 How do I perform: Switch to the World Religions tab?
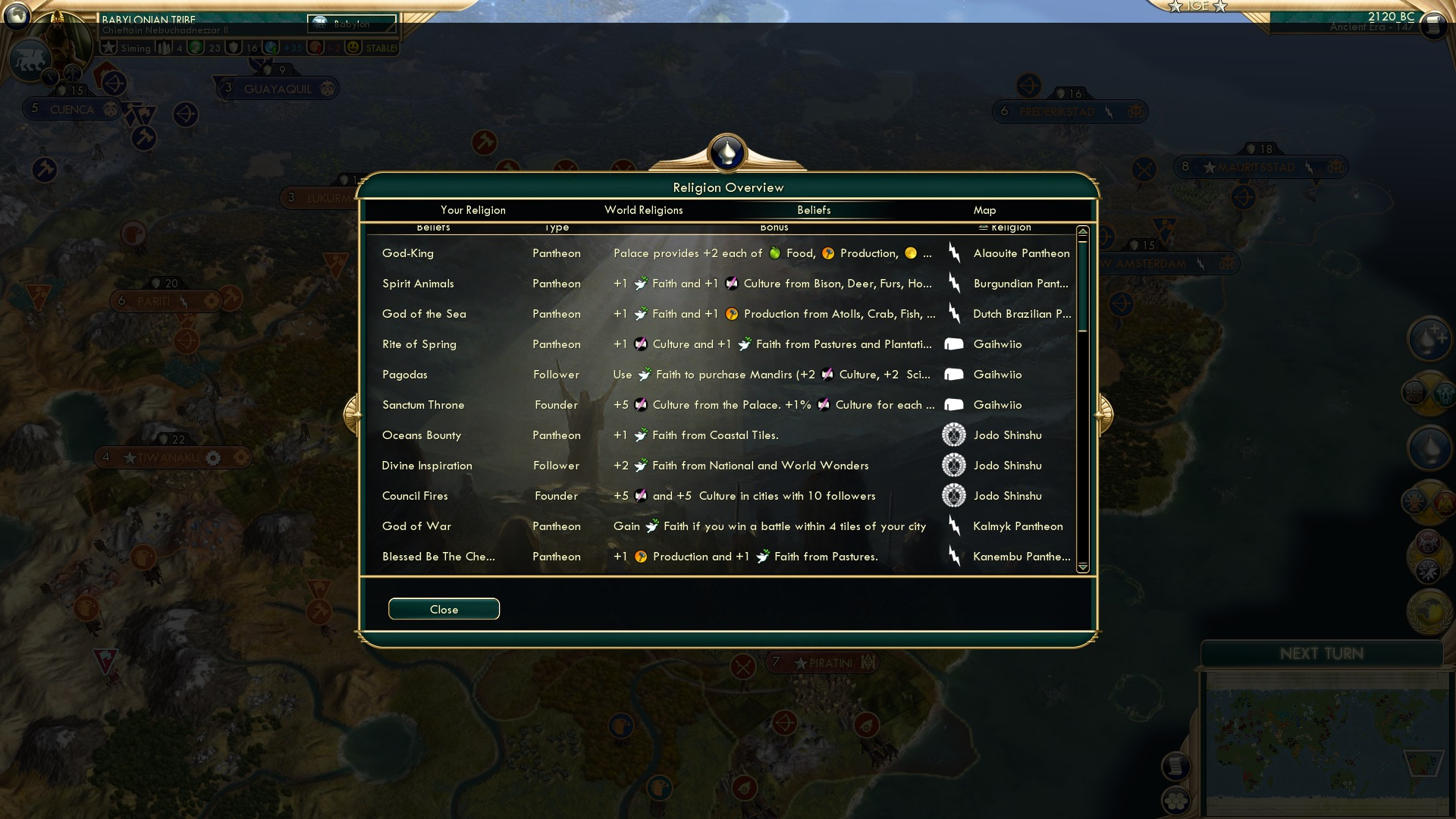pos(643,210)
